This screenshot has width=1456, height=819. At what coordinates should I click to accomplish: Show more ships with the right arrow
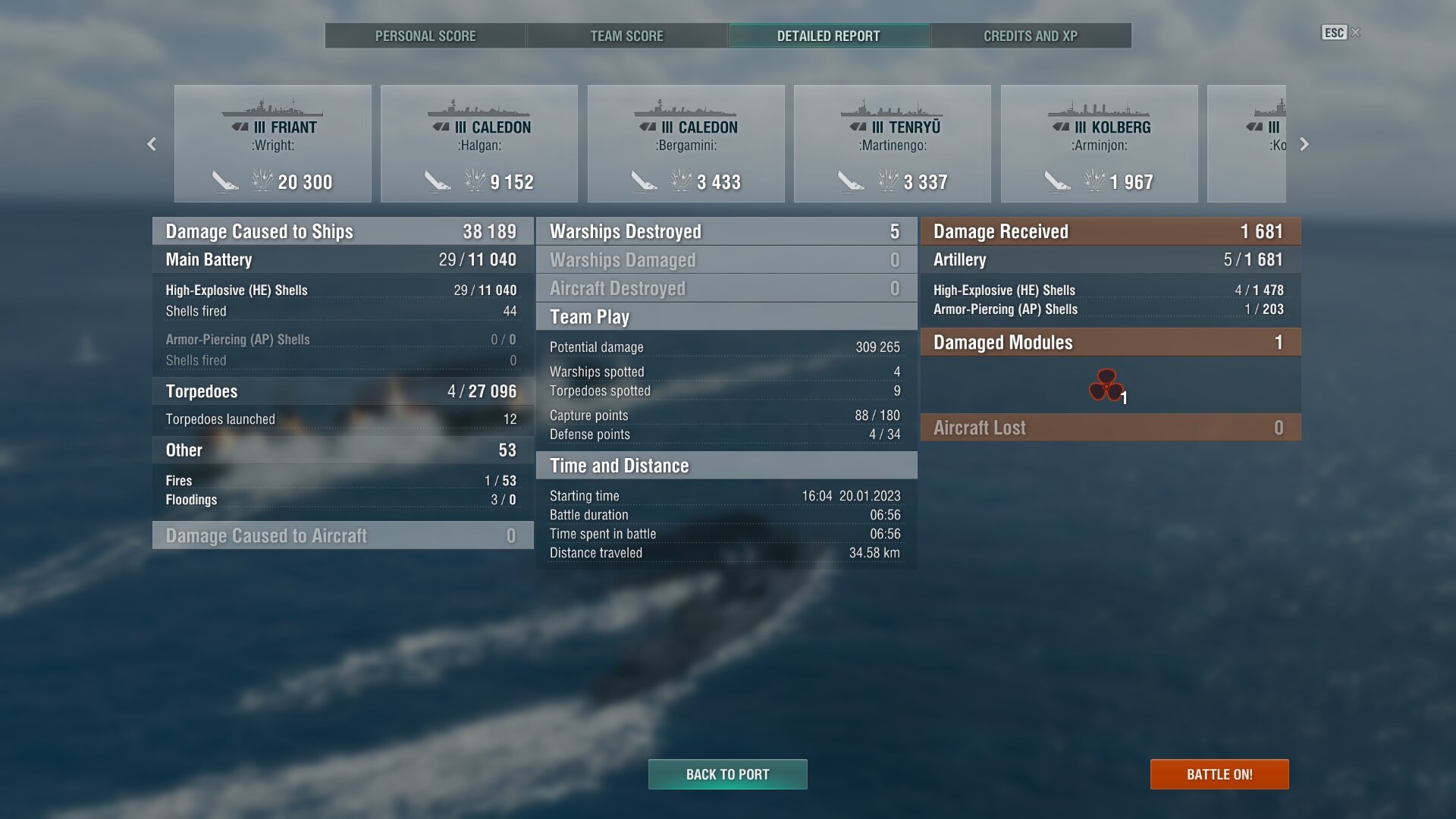(x=1304, y=144)
